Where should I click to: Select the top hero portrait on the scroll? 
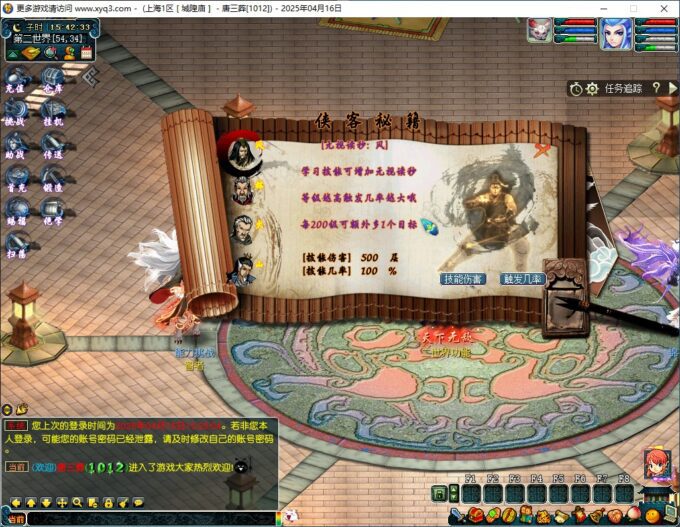(240, 150)
